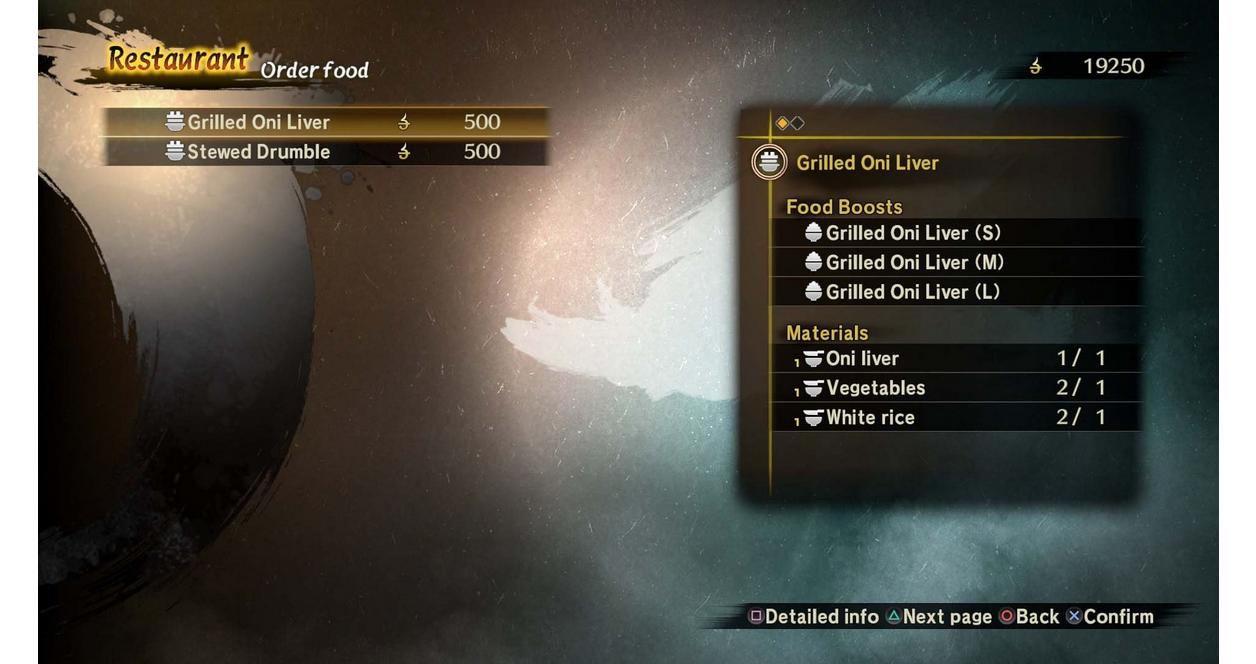Choose Stewed Drumble from the food list

tap(327, 152)
